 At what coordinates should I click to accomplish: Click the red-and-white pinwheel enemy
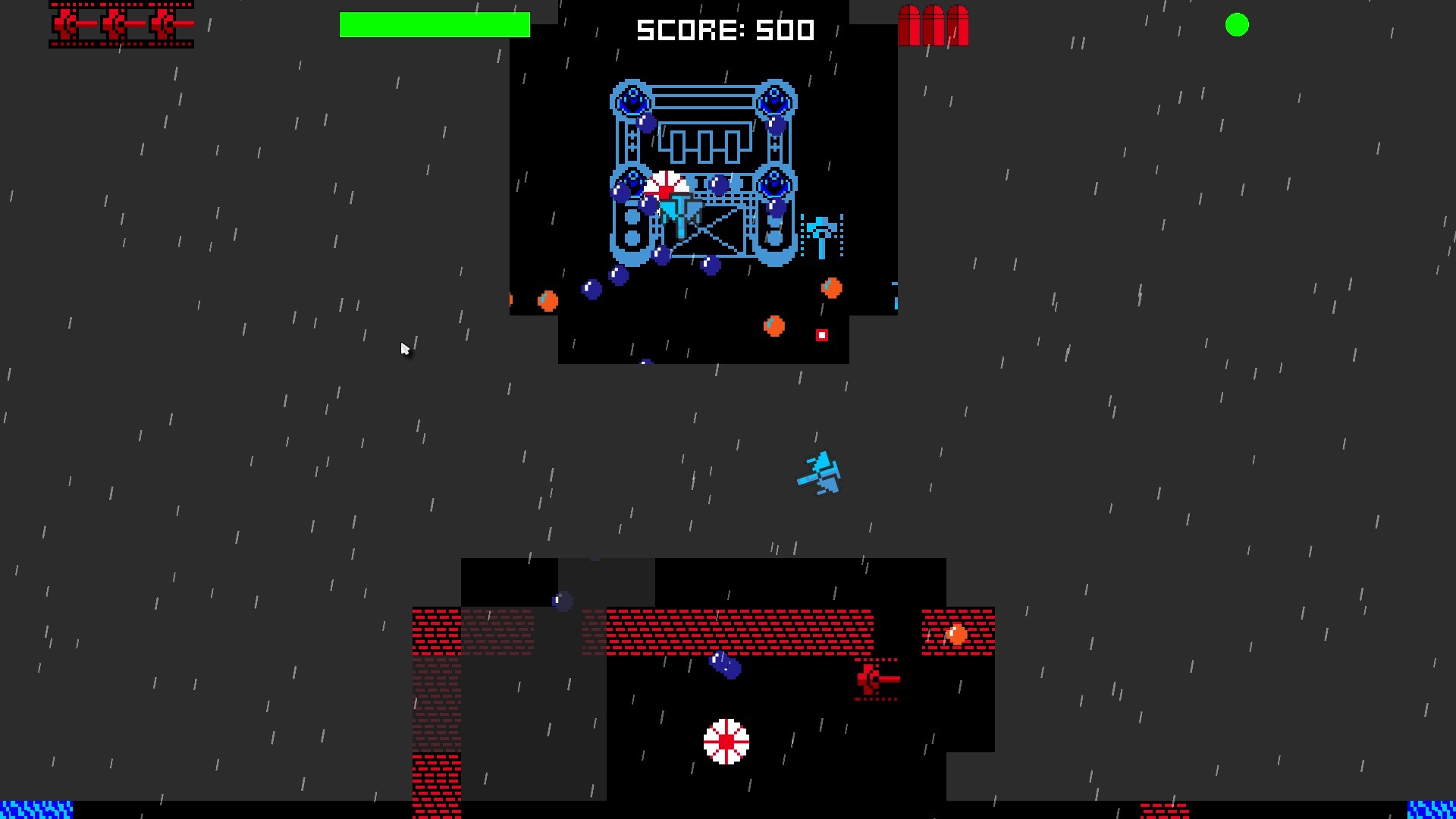point(726,741)
